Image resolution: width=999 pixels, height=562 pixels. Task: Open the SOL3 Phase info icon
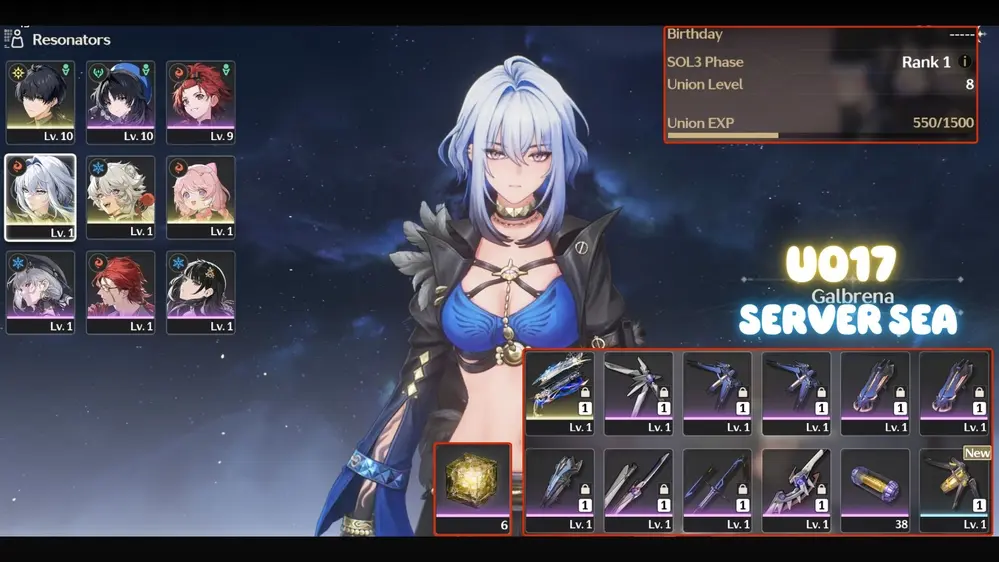(965, 62)
